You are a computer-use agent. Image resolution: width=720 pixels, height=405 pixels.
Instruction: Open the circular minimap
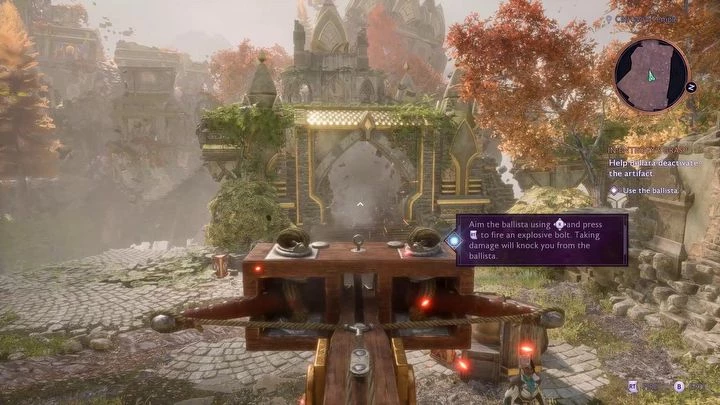[x=651, y=75]
